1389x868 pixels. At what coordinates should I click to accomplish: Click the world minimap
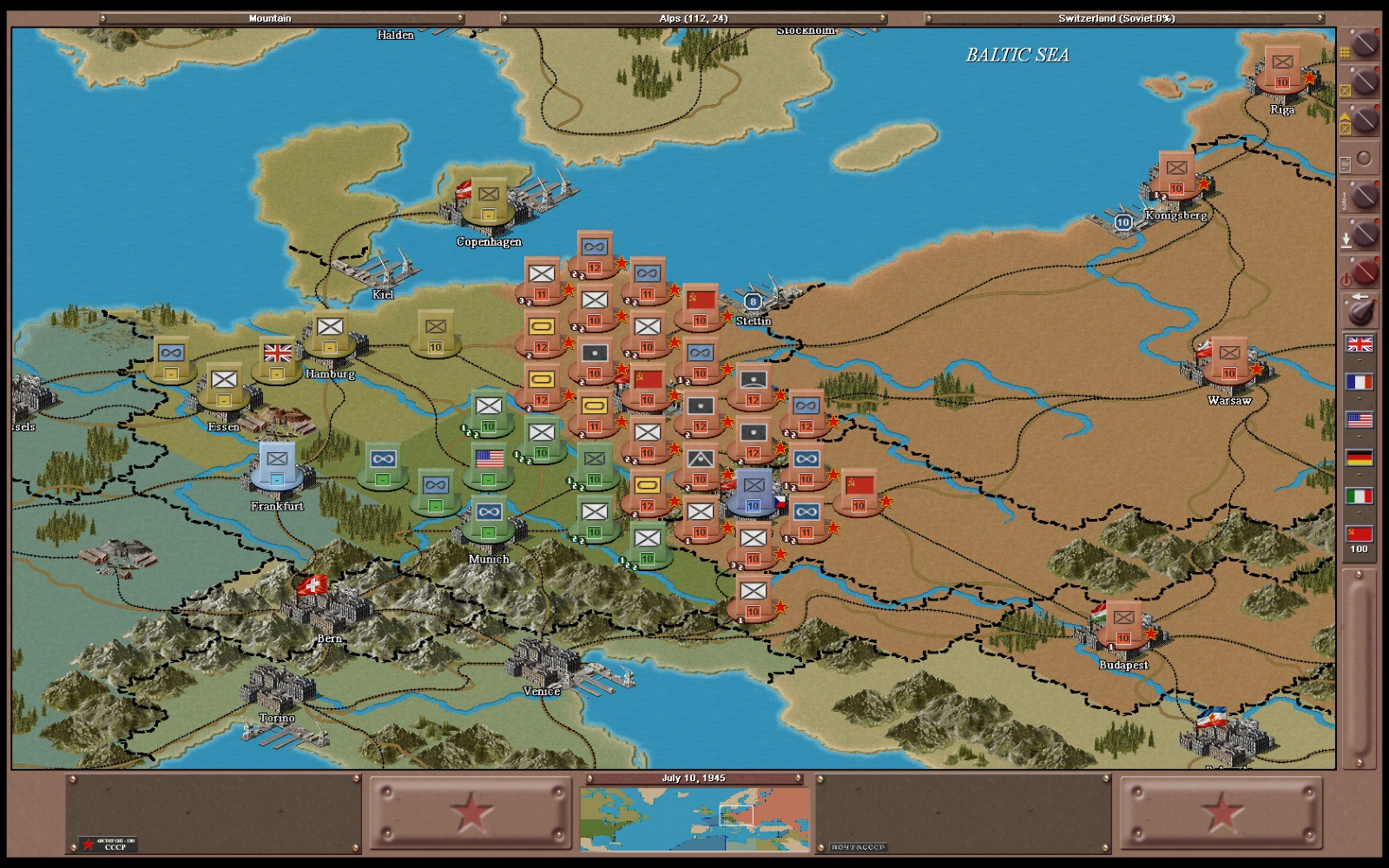click(694, 818)
